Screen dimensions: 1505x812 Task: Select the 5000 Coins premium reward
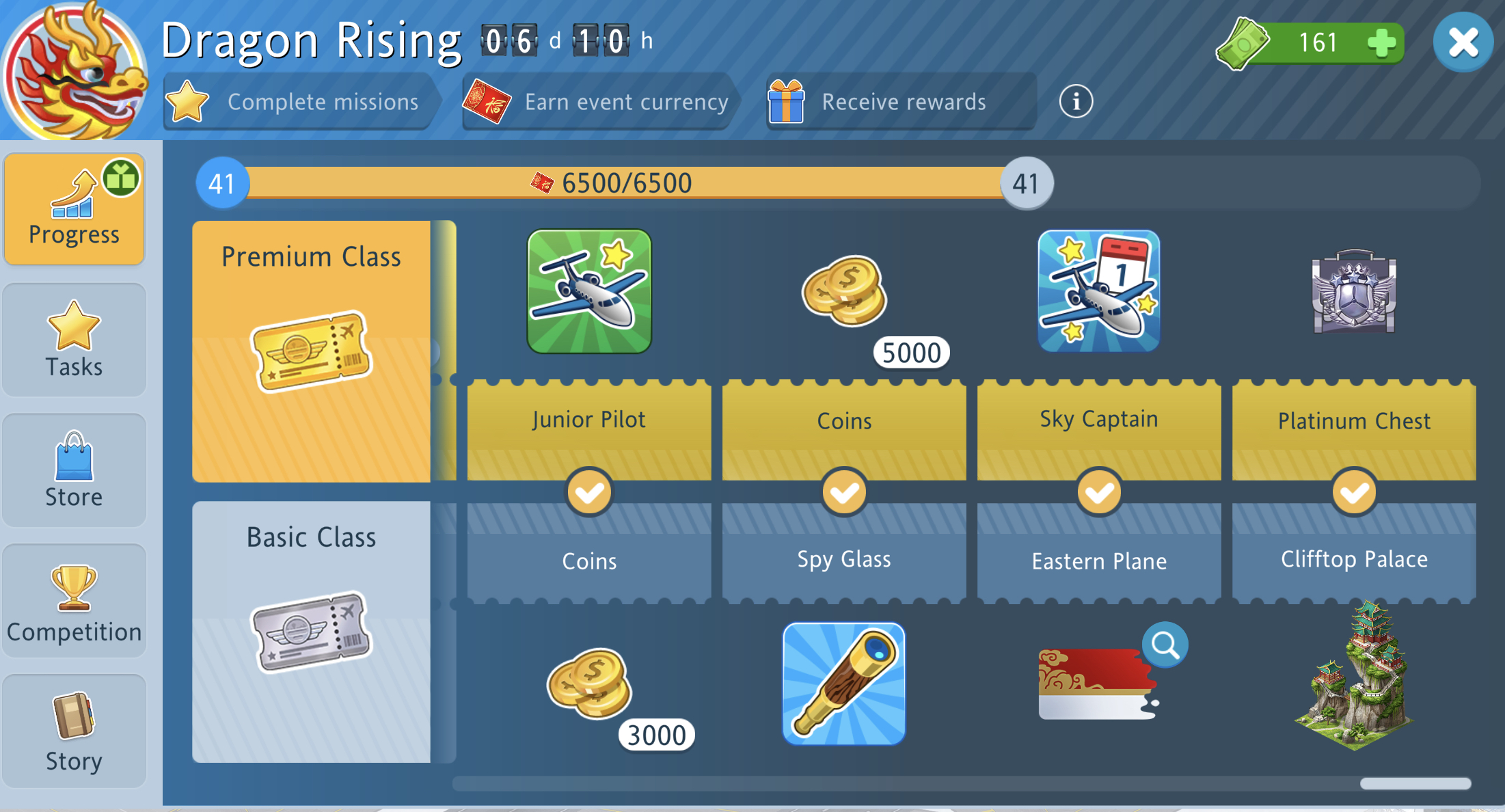point(845,293)
